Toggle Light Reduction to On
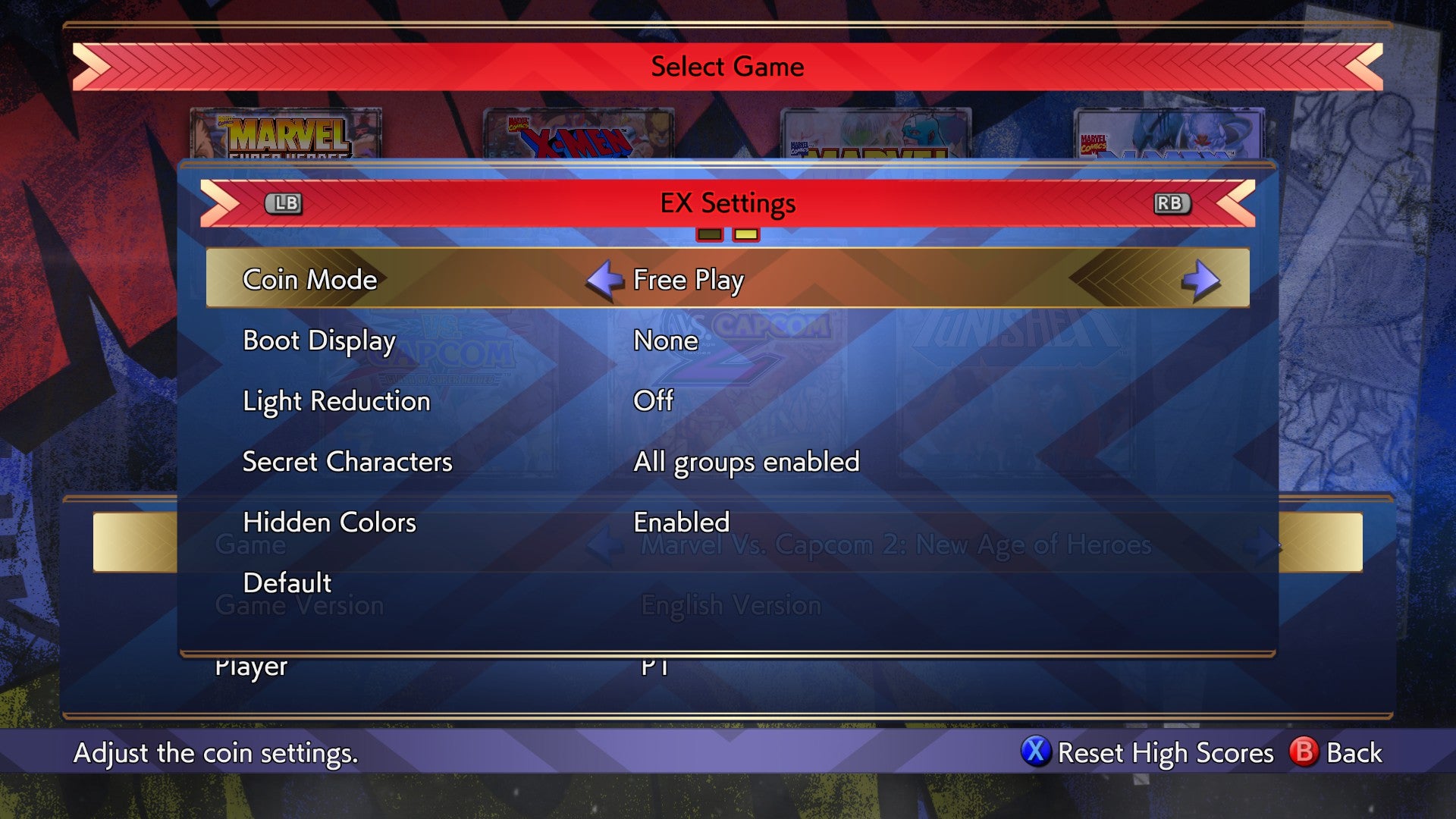 (x=654, y=401)
